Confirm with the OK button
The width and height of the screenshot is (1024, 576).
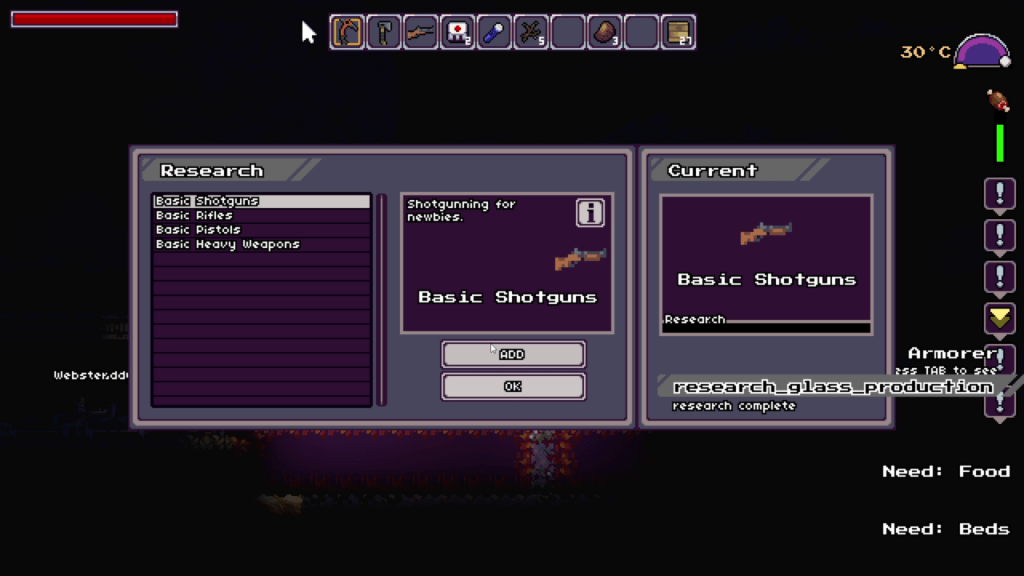513,386
